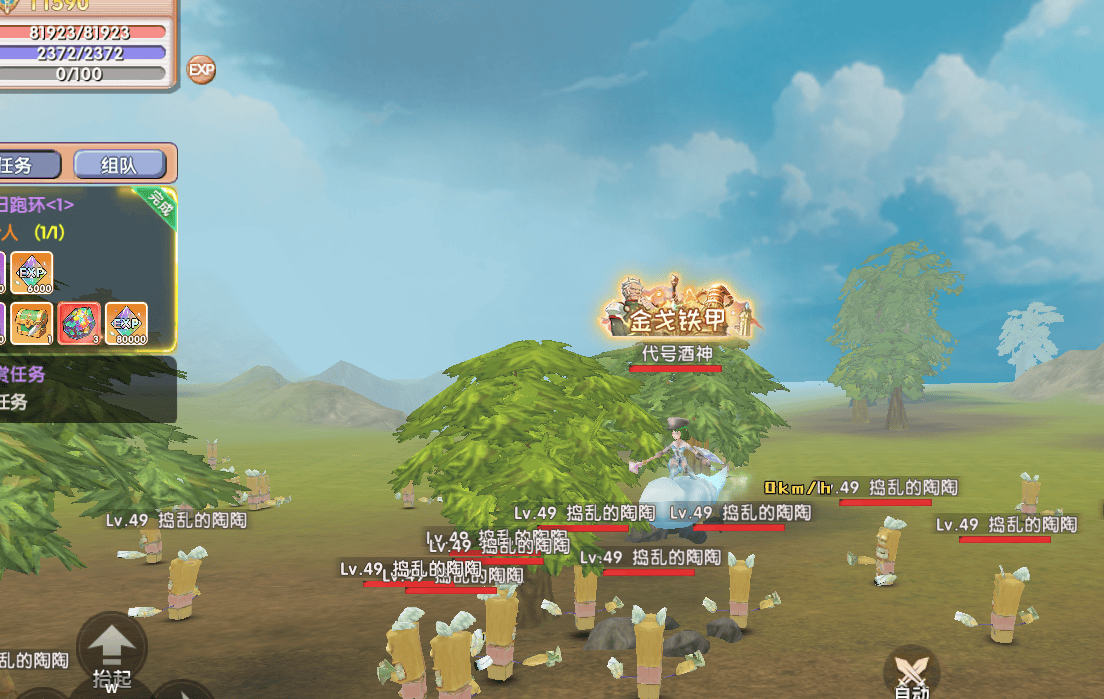This screenshot has height=699, width=1104.
Task: Open the 任务 quest tab
Action: [28, 165]
